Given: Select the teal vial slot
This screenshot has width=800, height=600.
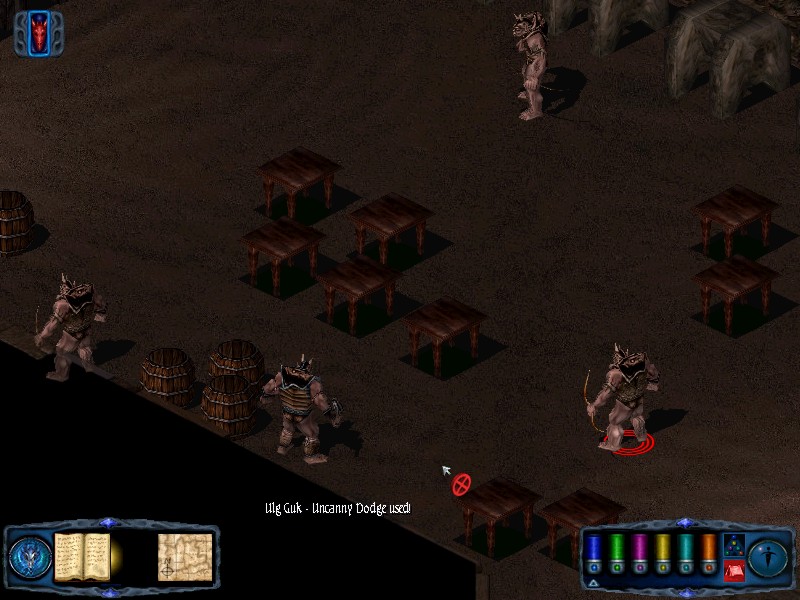Looking at the screenshot, I should pos(685,550).
